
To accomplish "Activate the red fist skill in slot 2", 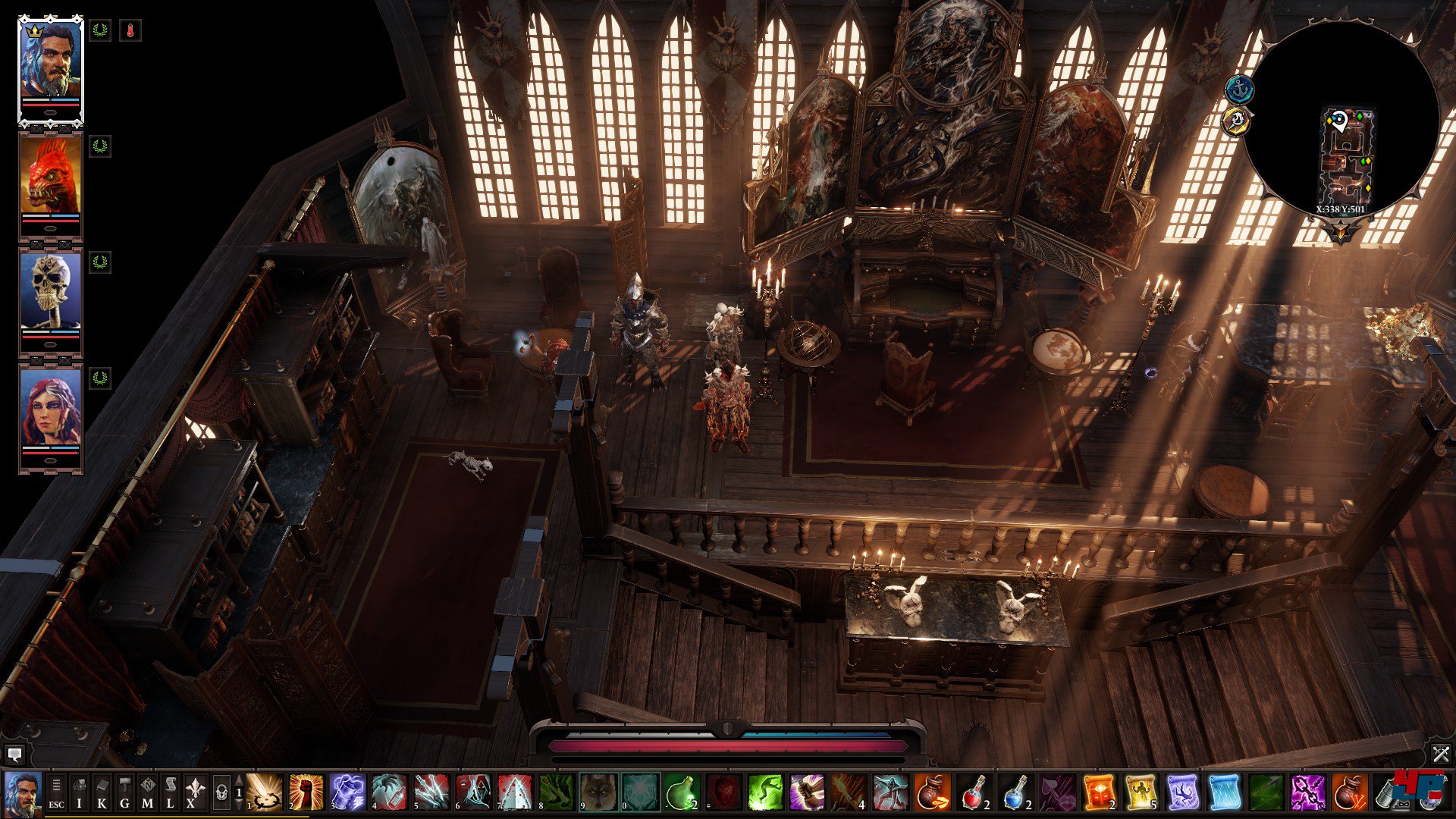I will coord(306,792).
